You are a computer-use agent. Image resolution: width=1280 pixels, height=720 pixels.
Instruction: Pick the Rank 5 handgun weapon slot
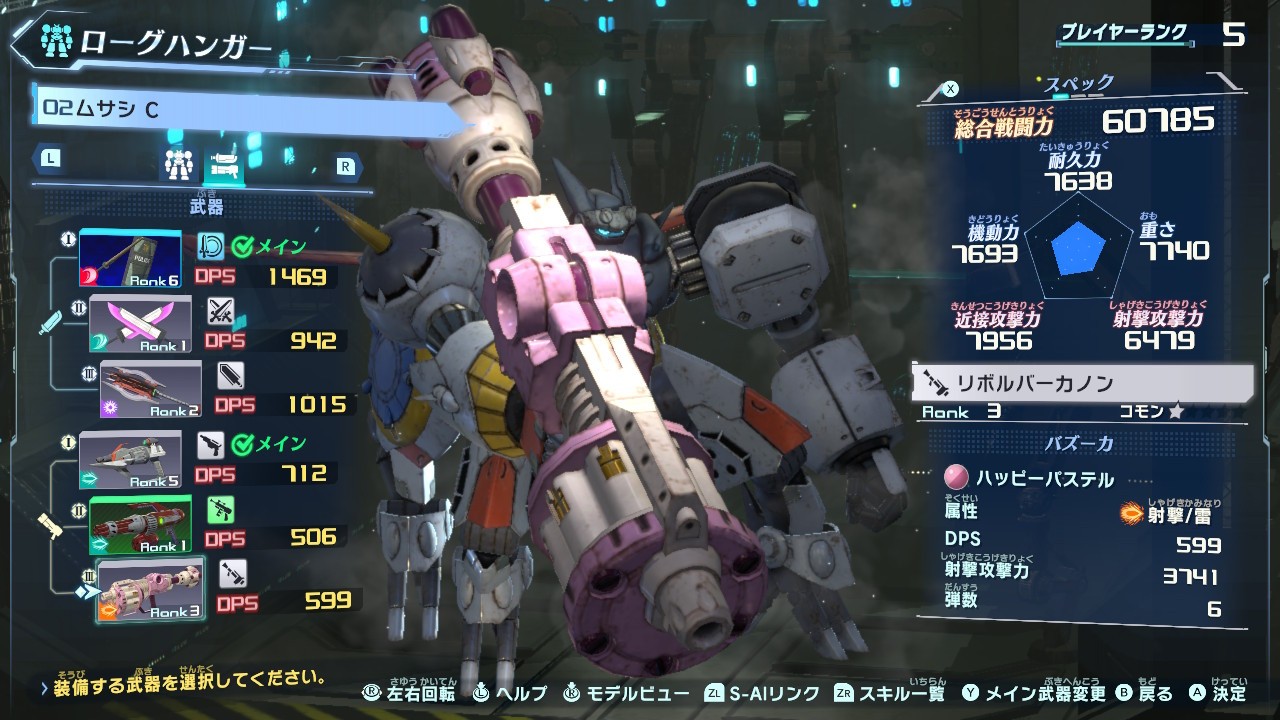131,460
